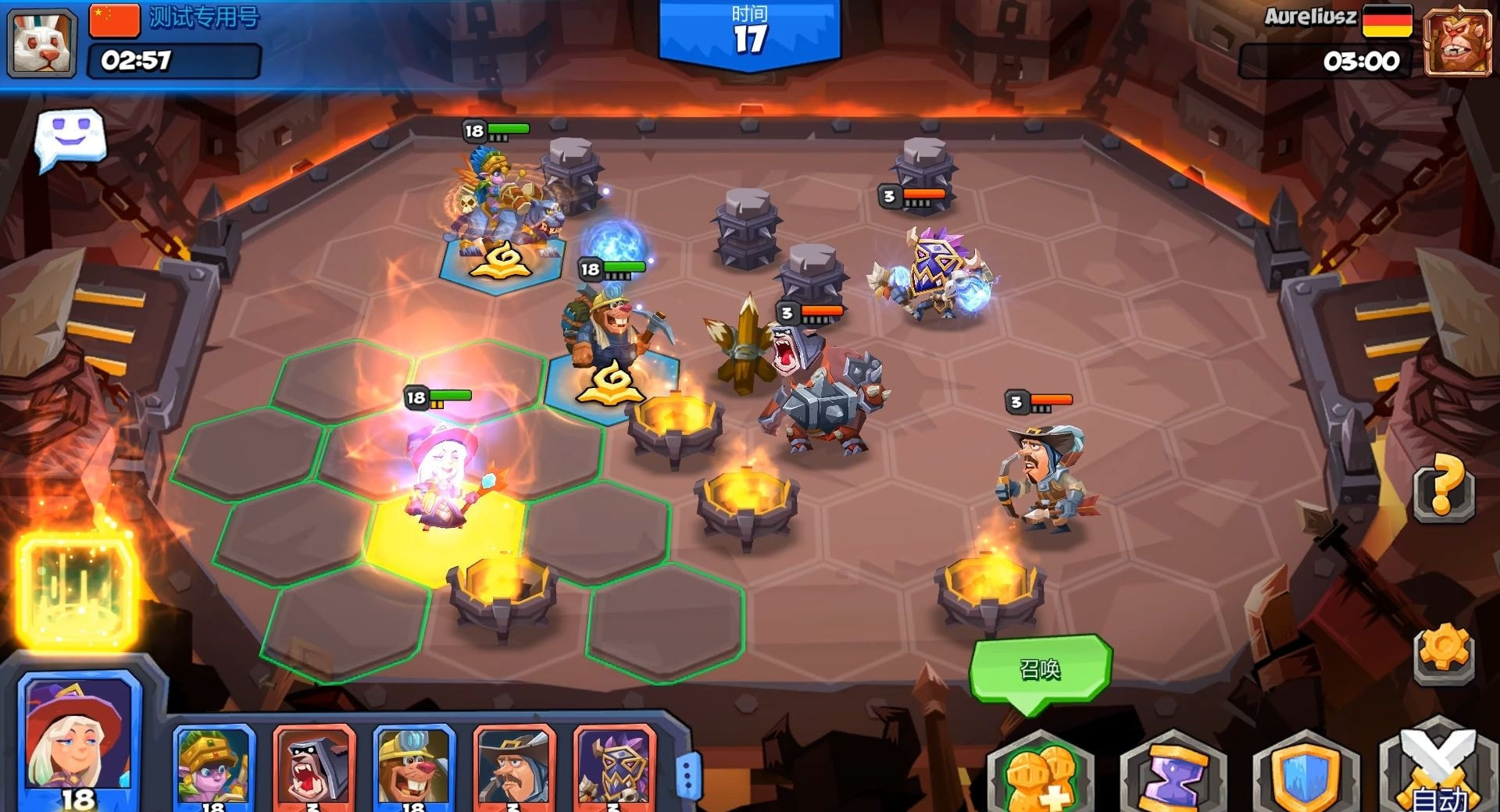Open the question mark help button

[x=1443, y=488]
